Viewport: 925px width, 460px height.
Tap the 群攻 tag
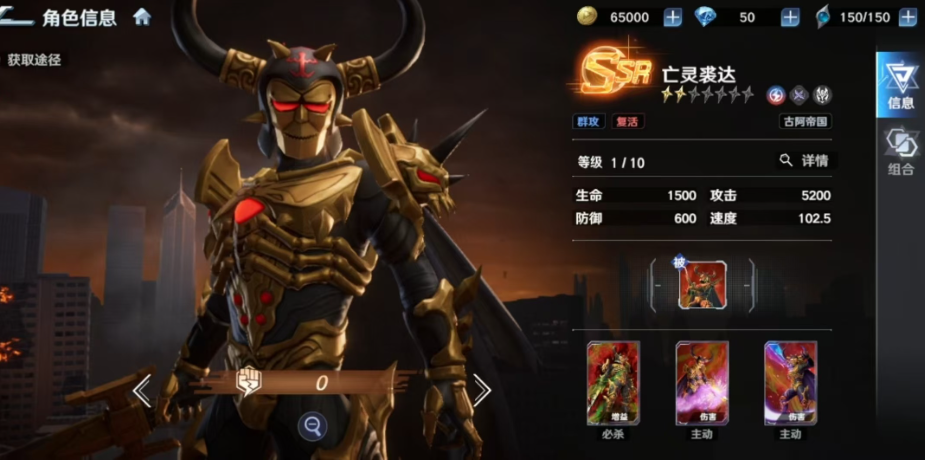(x=589, y=122)
